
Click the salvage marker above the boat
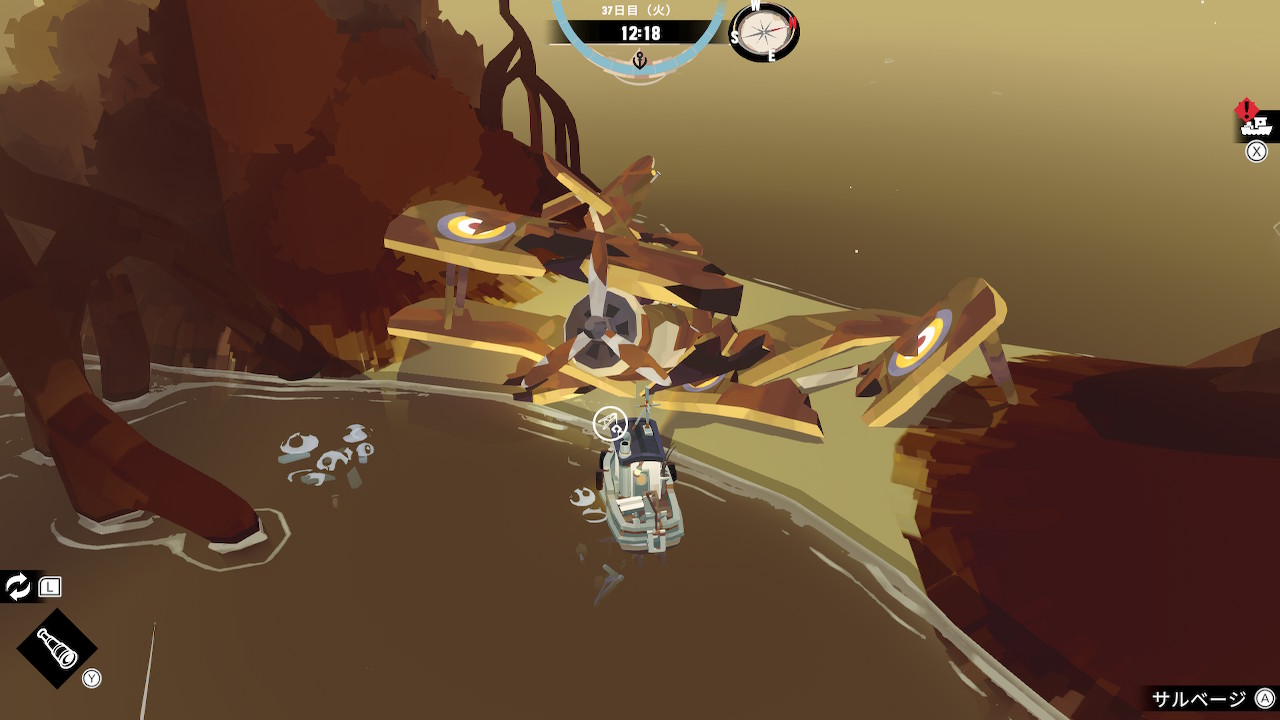tap(609, 422)
